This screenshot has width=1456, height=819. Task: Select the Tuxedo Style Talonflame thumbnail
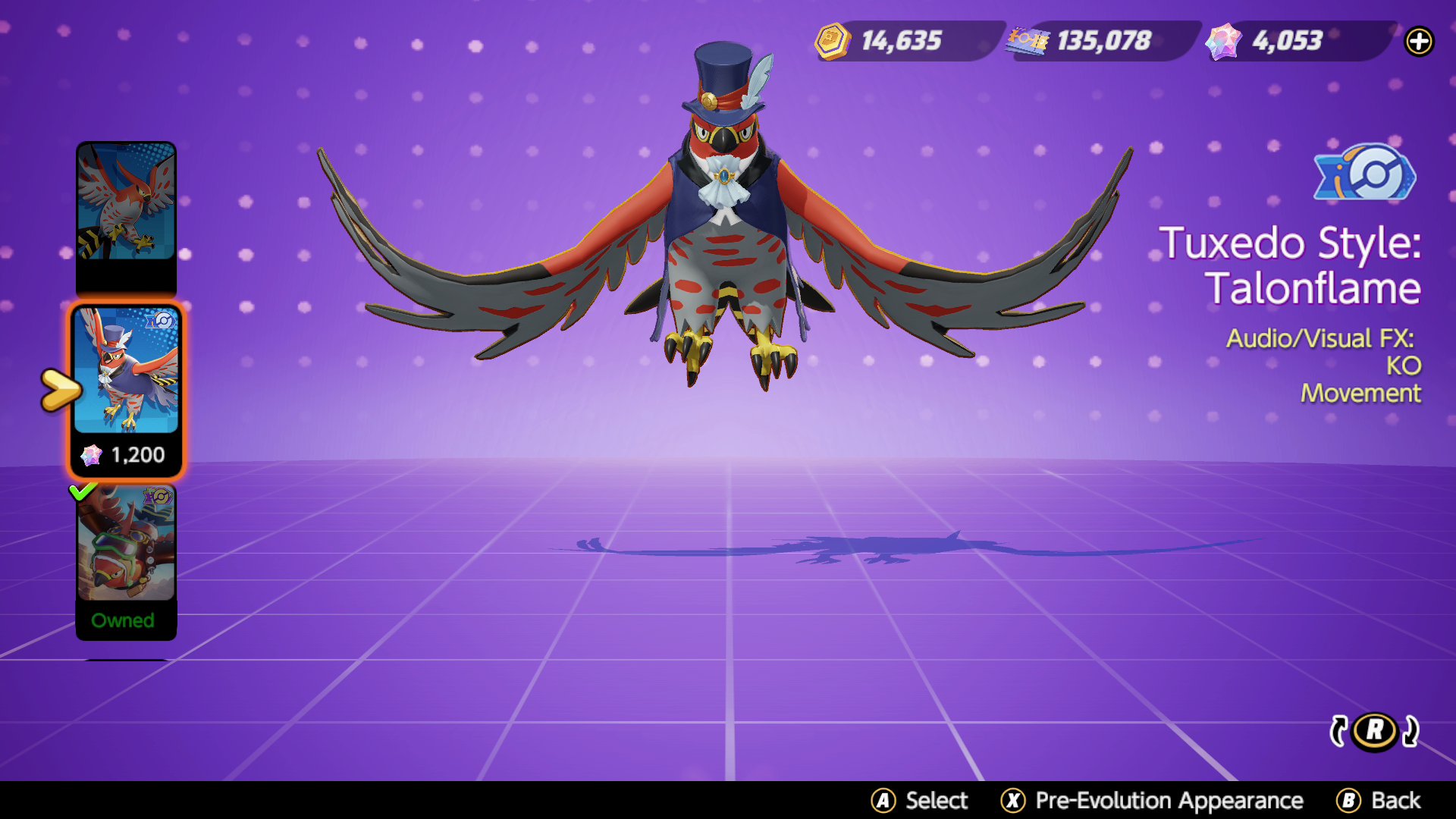click(126, 379)
